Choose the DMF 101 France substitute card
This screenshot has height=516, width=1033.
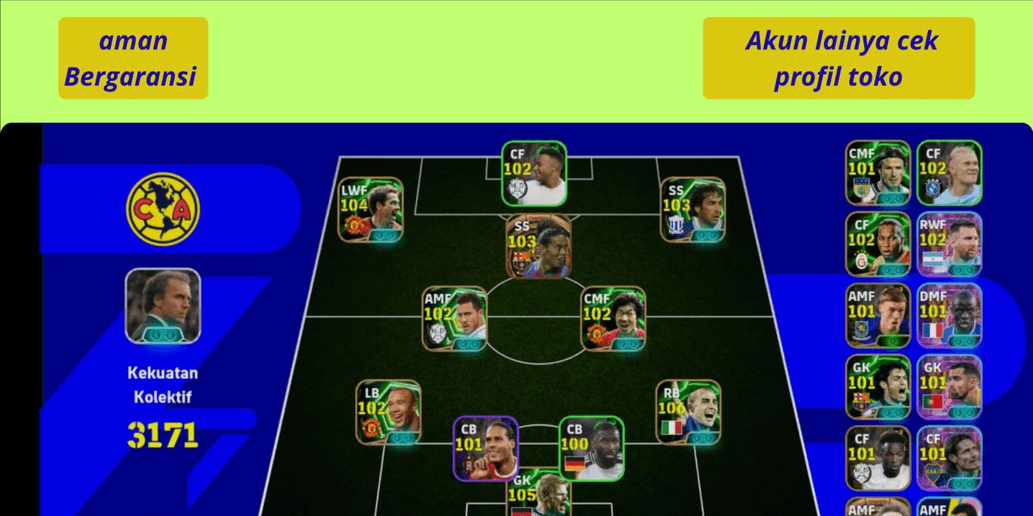[x=949, y=316]
